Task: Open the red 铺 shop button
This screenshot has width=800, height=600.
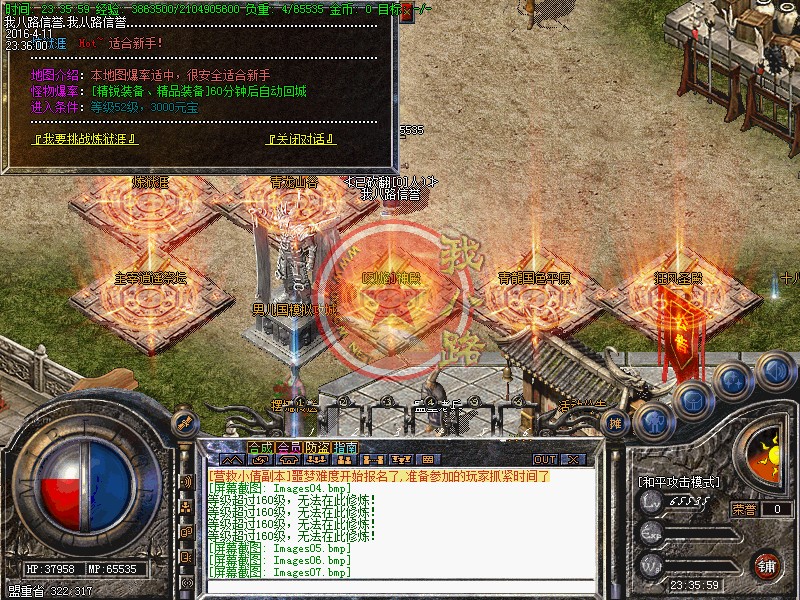Action: coord(766,564)
